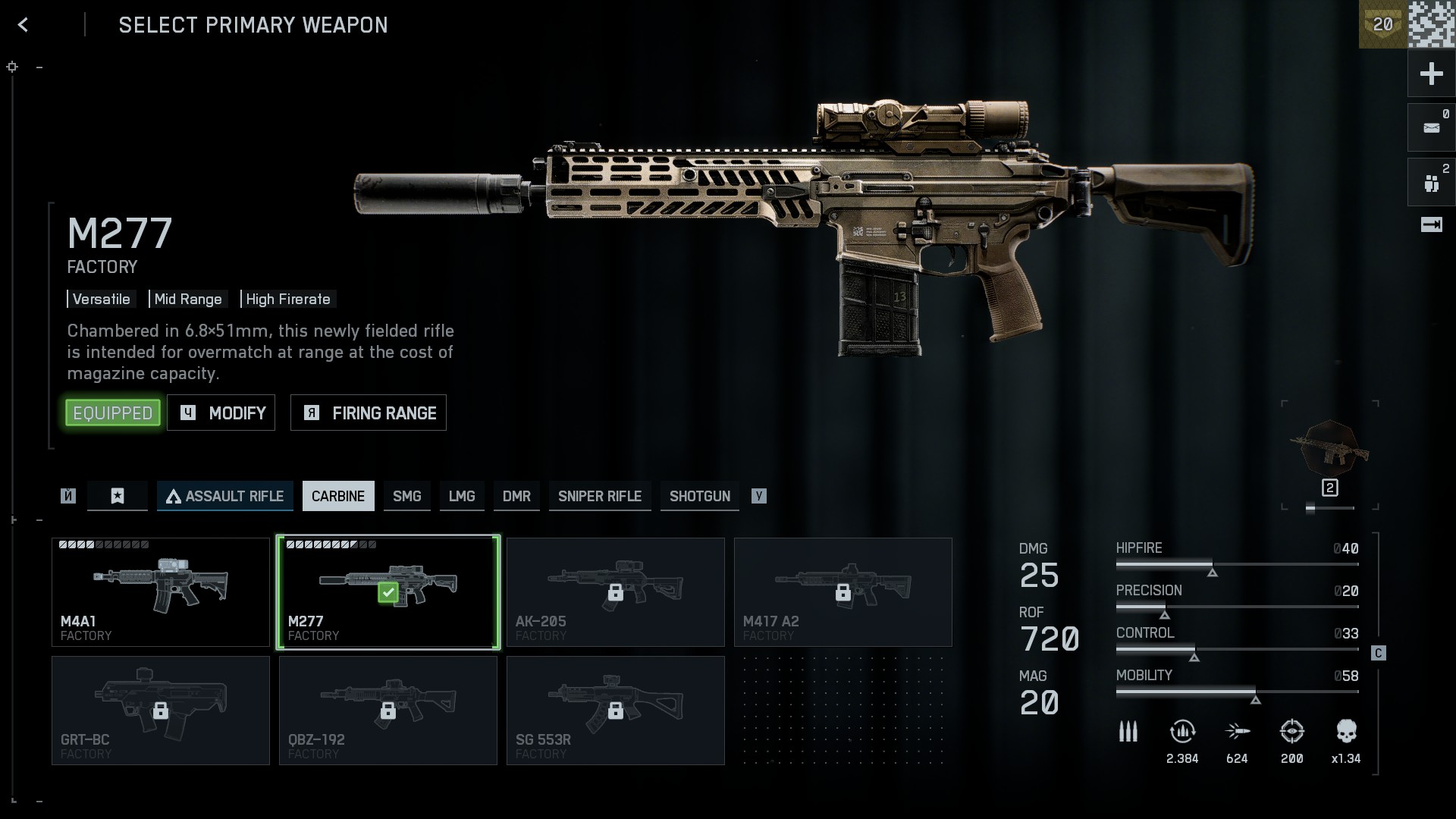Select the Carbine category tab
Viewport: 1456px width, 819px height.
(338, 496)
